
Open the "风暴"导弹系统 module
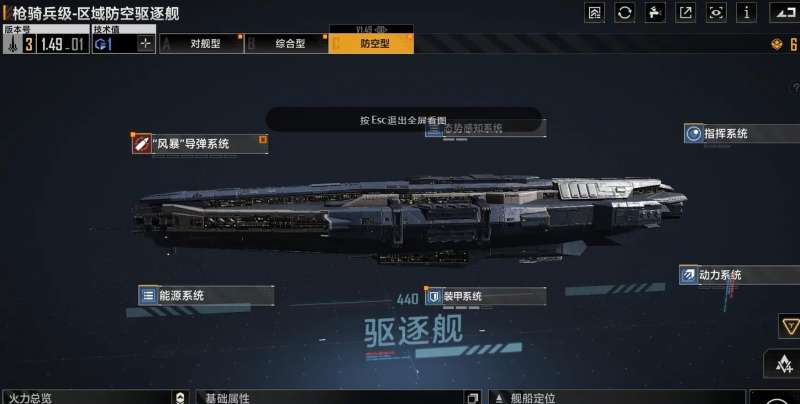pos(199,144)
